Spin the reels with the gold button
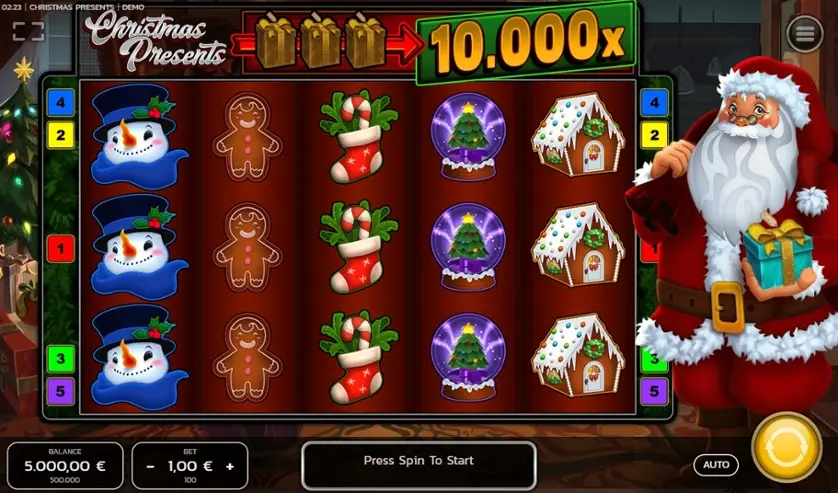This screenshot has height=493, width=838. tap(786, 446)
